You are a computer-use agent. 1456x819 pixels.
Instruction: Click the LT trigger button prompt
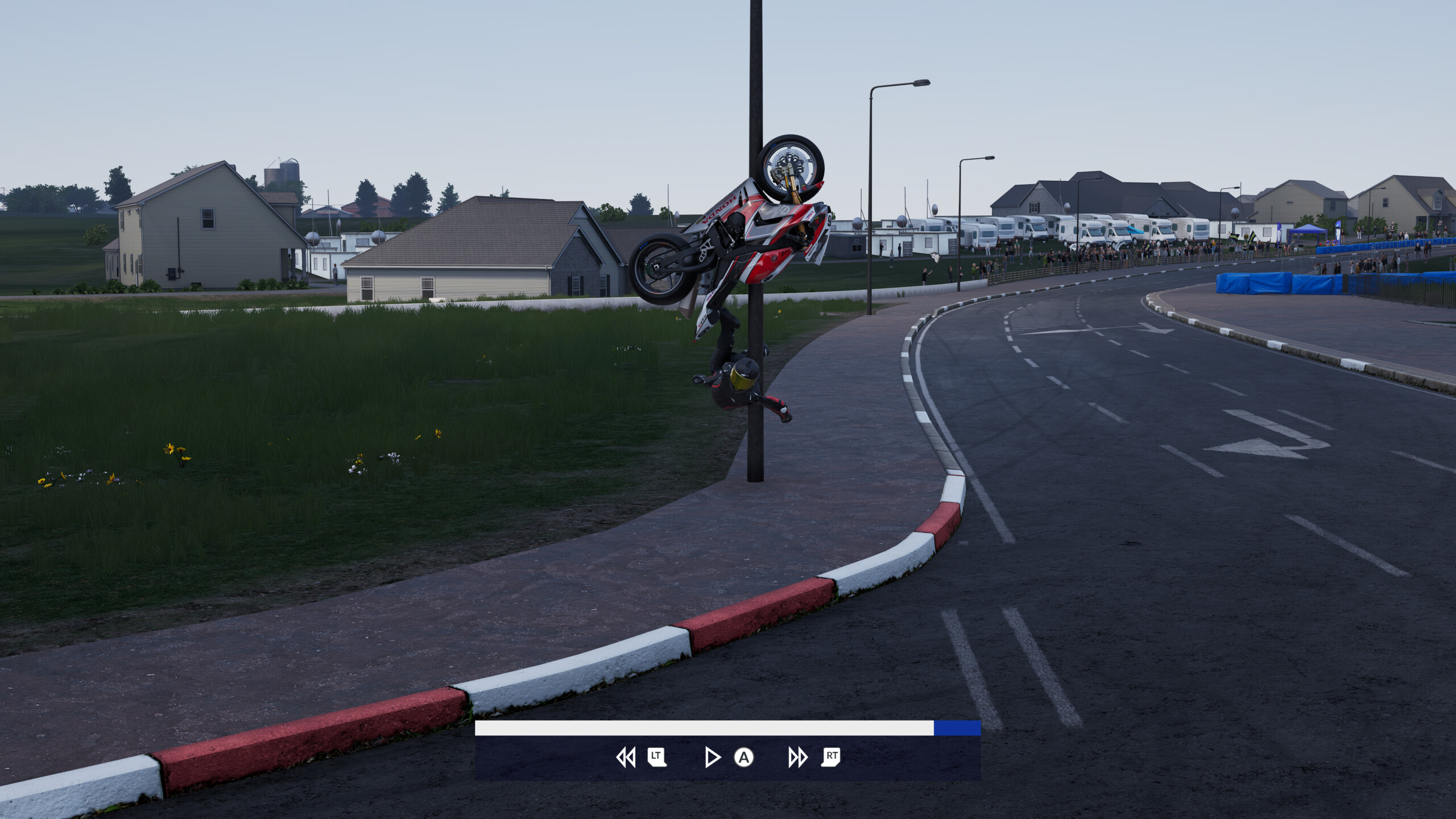(655, 758)
